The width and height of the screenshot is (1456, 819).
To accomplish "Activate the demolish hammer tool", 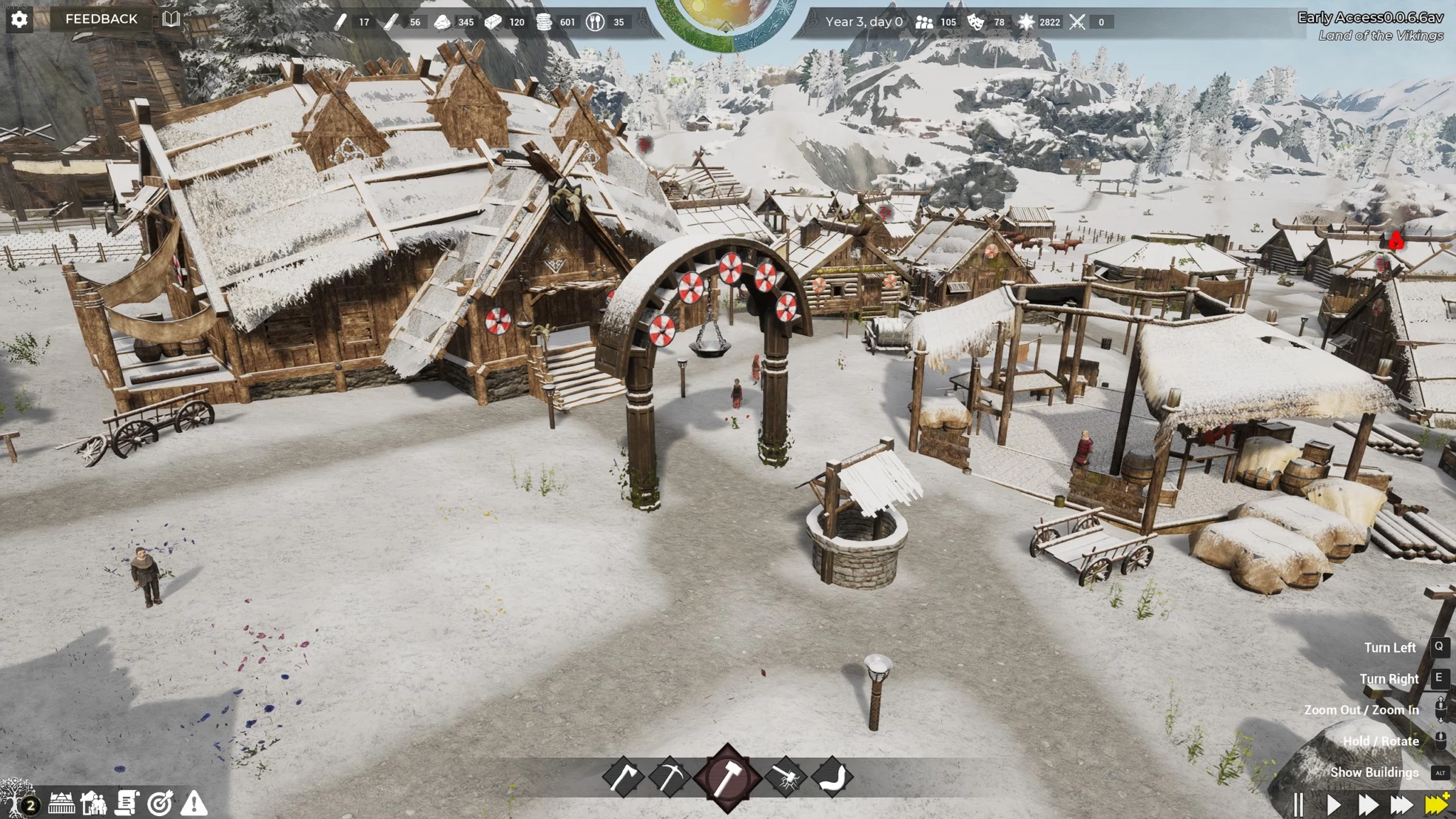I will point(785,778).
